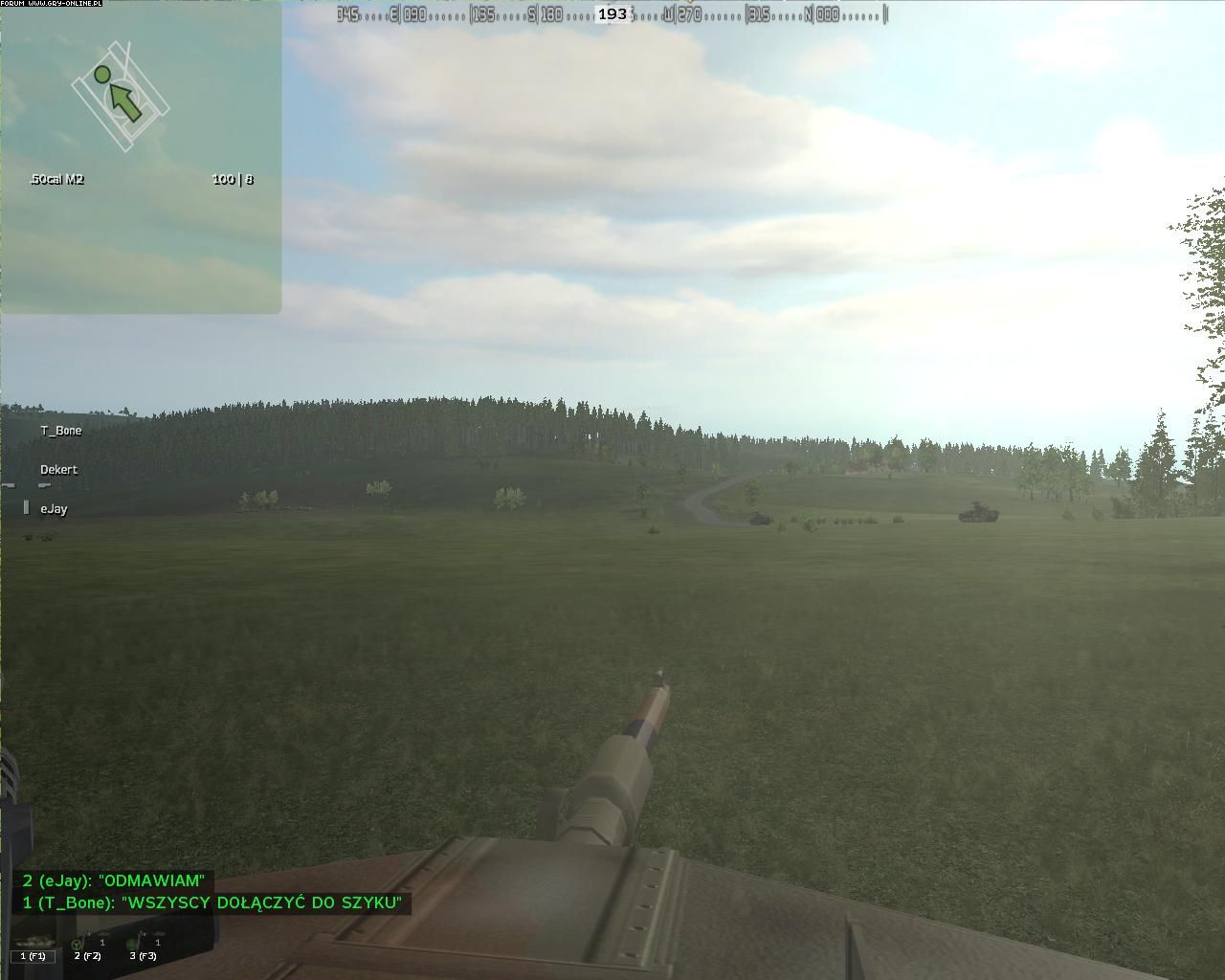Click eJay's "ODMAWIAM" chat message

(x=114, y=880)
